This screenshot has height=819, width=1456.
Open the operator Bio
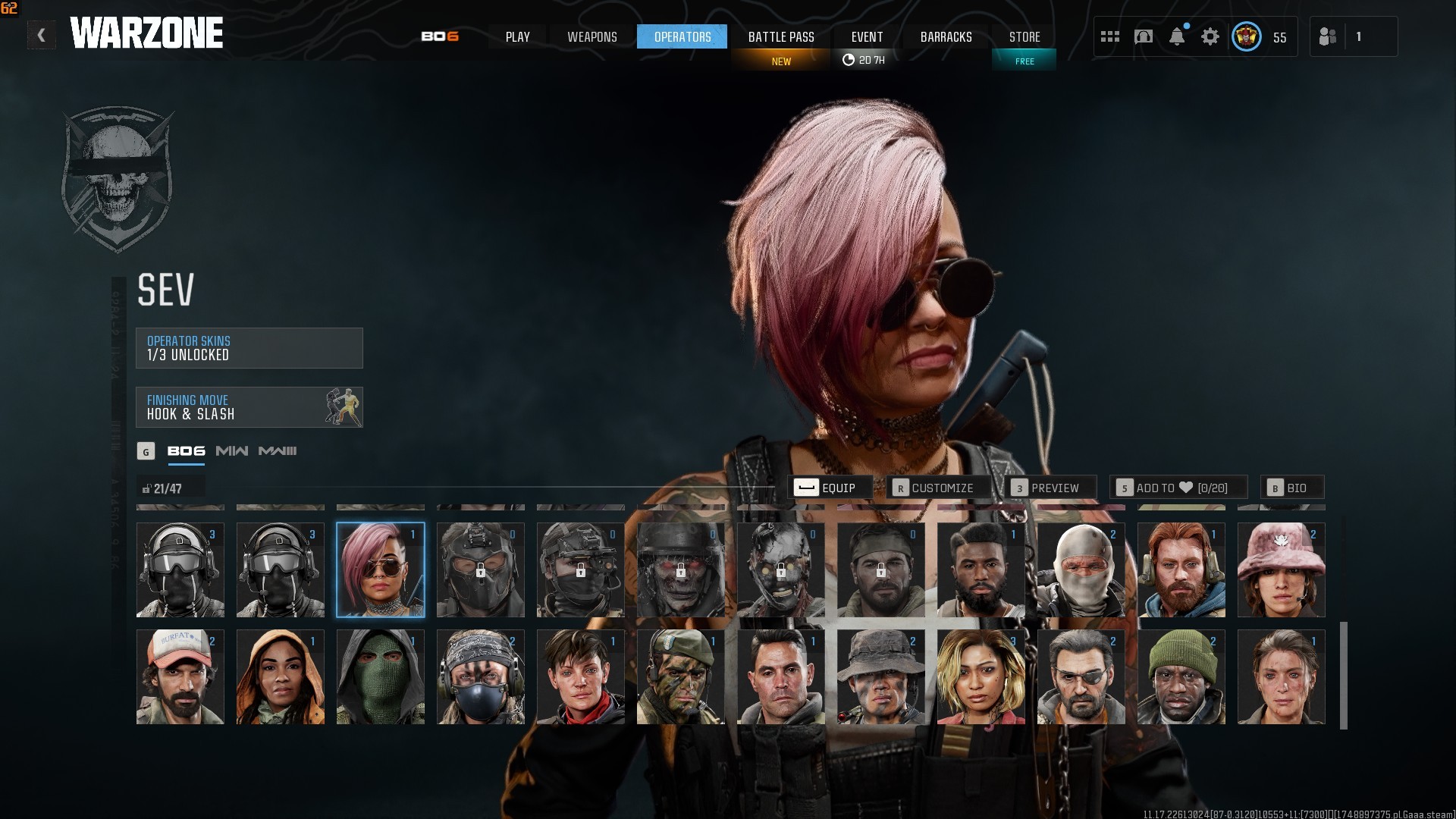coord(1291,488)
